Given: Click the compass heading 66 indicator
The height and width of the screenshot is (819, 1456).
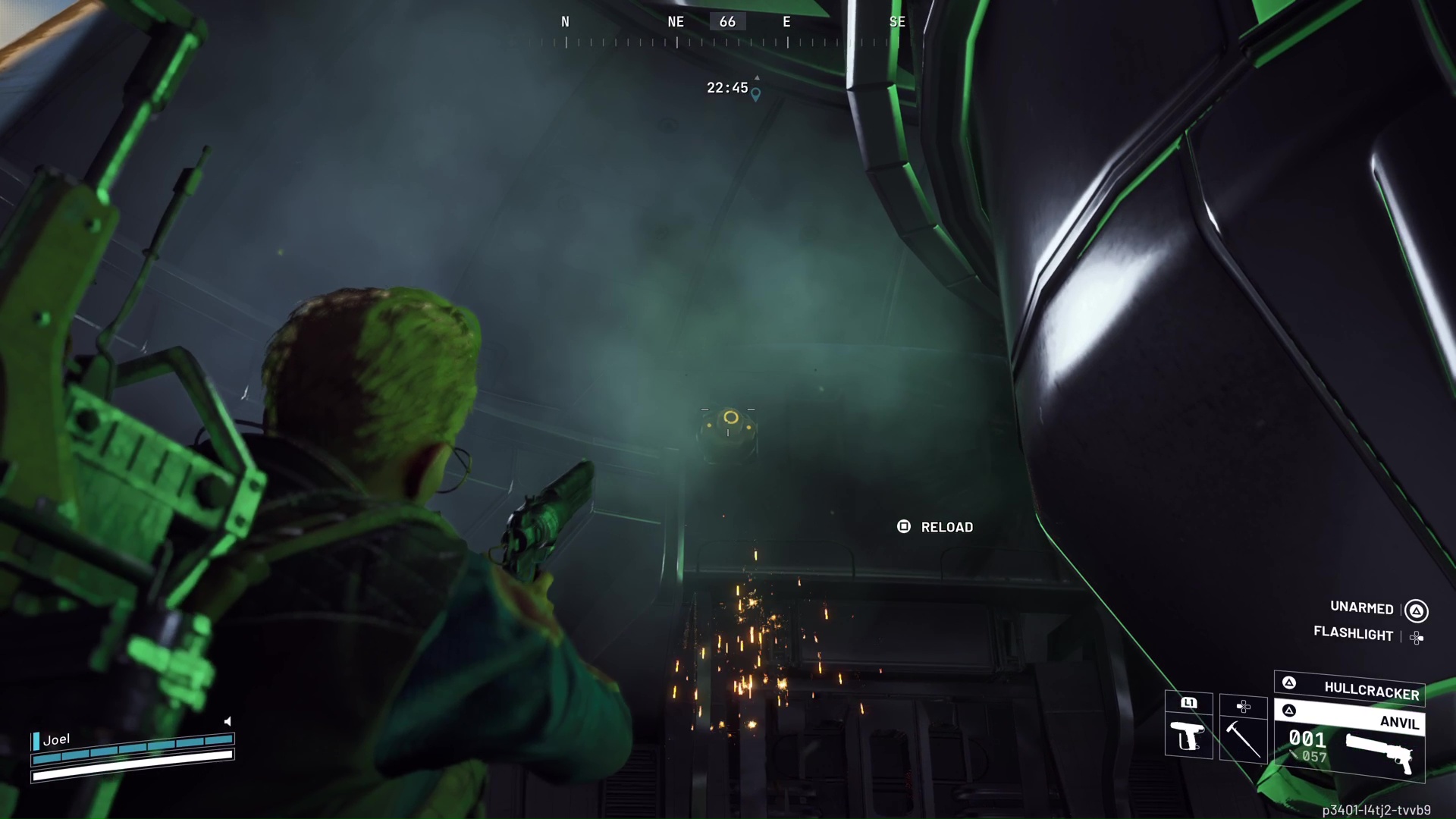Looking at the screenshot, I should point(727,22).
